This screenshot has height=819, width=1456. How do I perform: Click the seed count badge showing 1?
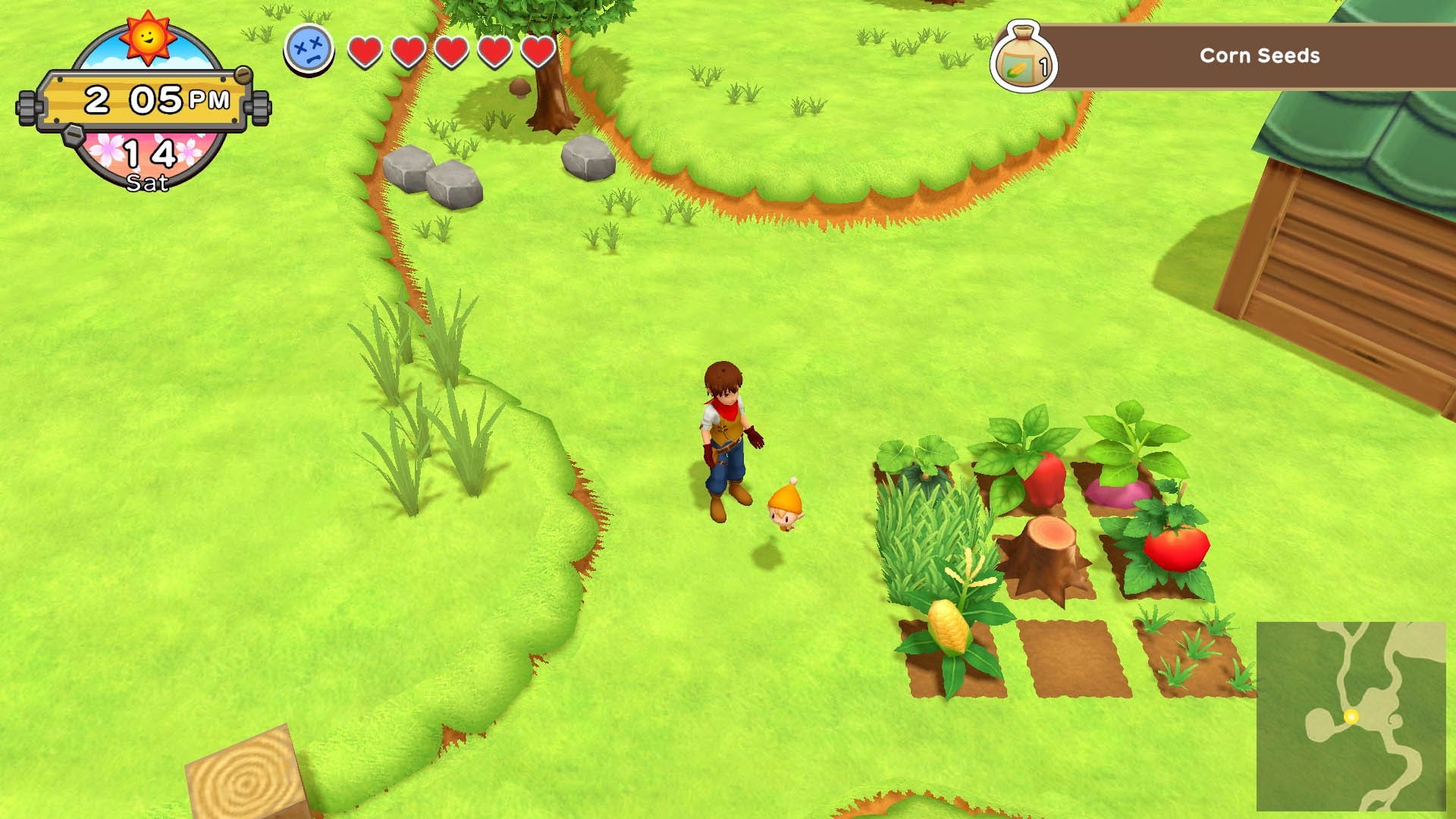coord(1045,67)
